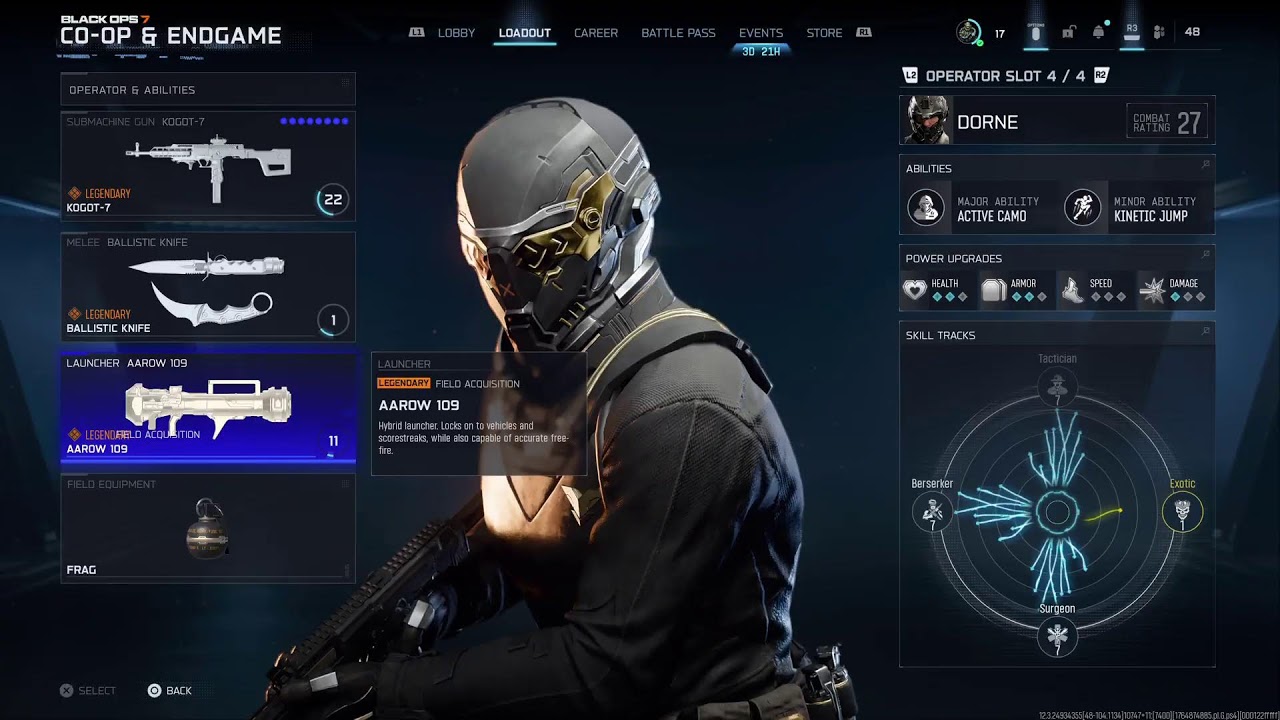1280x720 pixels.
Task: Upgrade the Health power
Action: pyautogui.click(x=936, y=290)
